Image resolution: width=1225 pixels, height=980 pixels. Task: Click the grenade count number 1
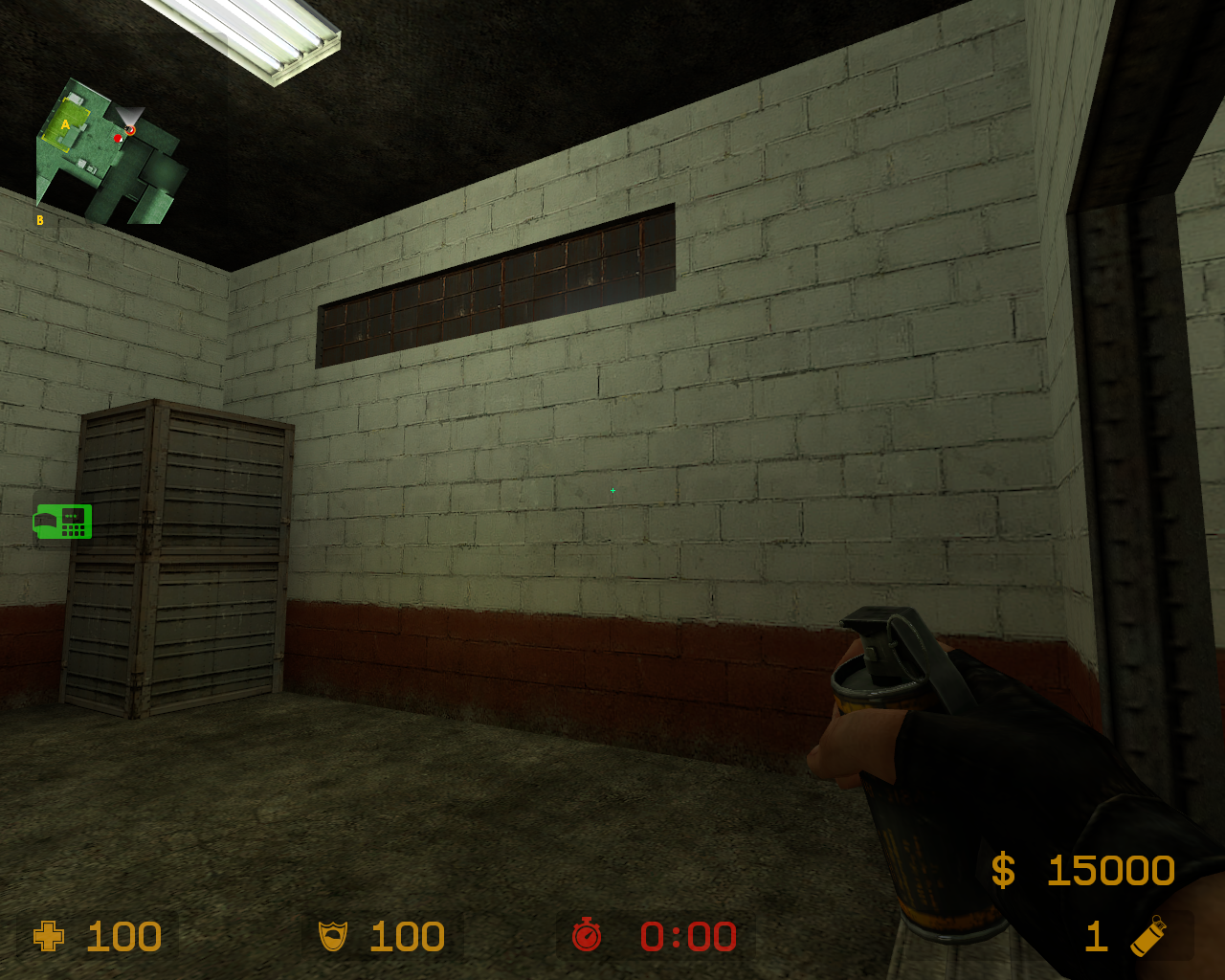(x=1096, y=937)
